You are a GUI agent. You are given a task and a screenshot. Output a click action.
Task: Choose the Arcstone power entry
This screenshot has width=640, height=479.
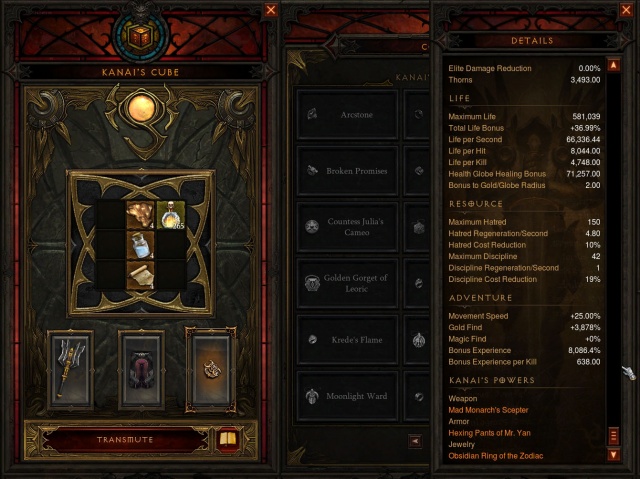(x=347, y=115)
